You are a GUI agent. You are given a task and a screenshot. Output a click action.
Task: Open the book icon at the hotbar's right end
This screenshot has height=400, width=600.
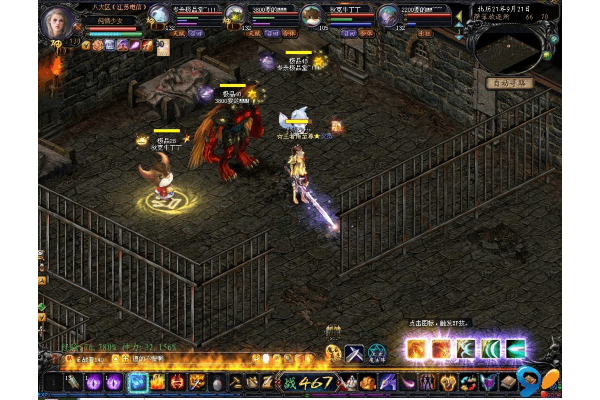coord(509,382)
